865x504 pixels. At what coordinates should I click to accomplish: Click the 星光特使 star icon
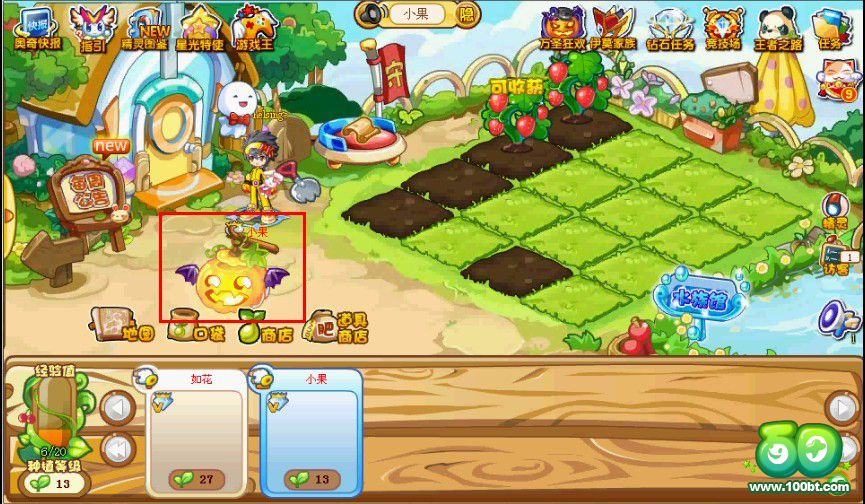[x=198, y=28]
